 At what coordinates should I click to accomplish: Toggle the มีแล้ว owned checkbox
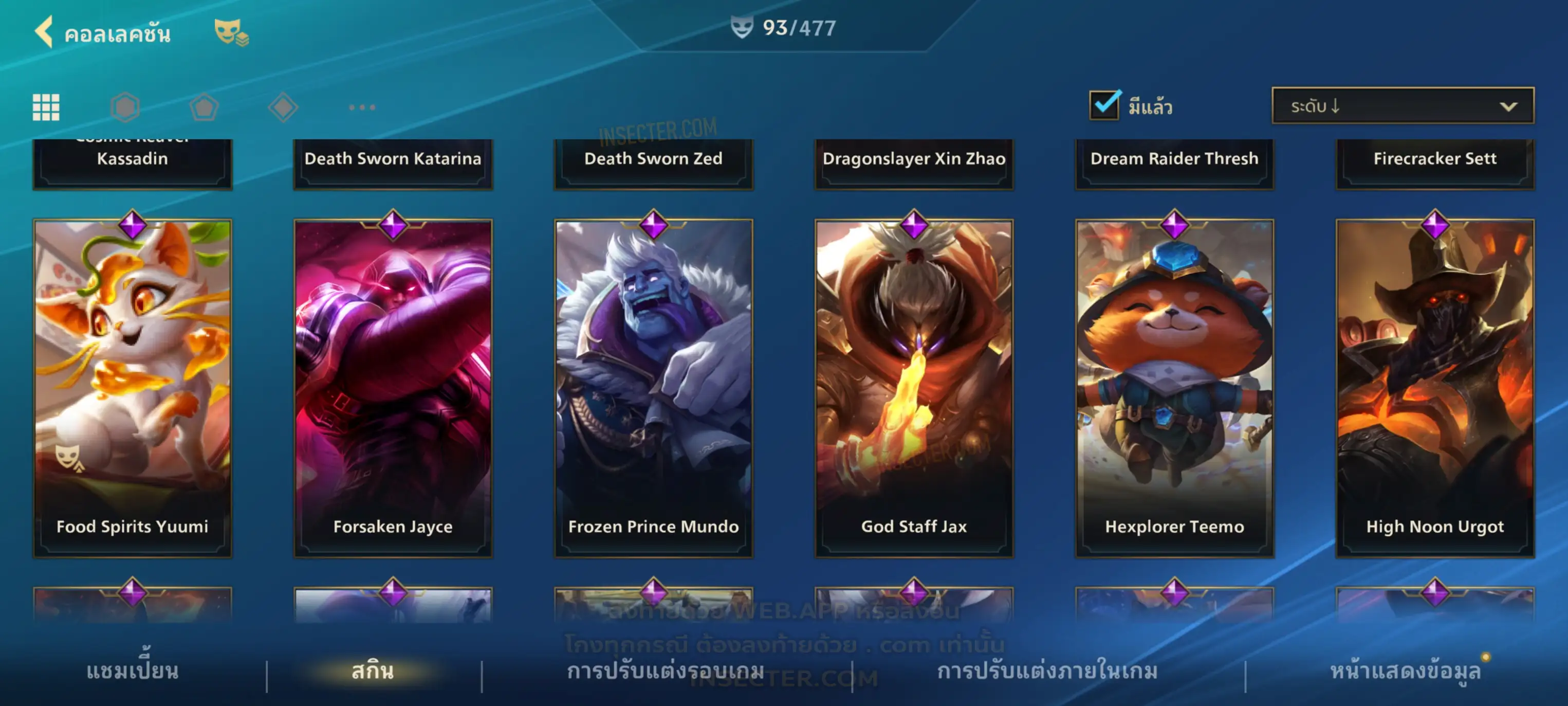pyautogui.click(x=1104, y=105)
